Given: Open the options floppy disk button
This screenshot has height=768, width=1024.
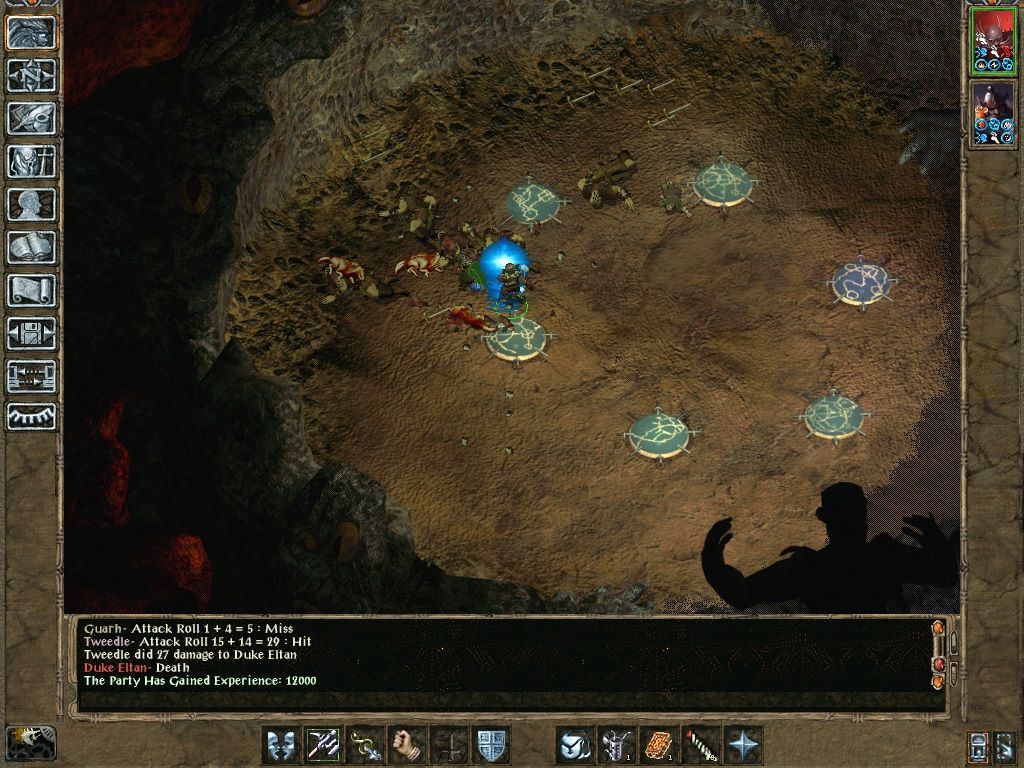Looking at the screenshot, I should [x=31, y=333].
